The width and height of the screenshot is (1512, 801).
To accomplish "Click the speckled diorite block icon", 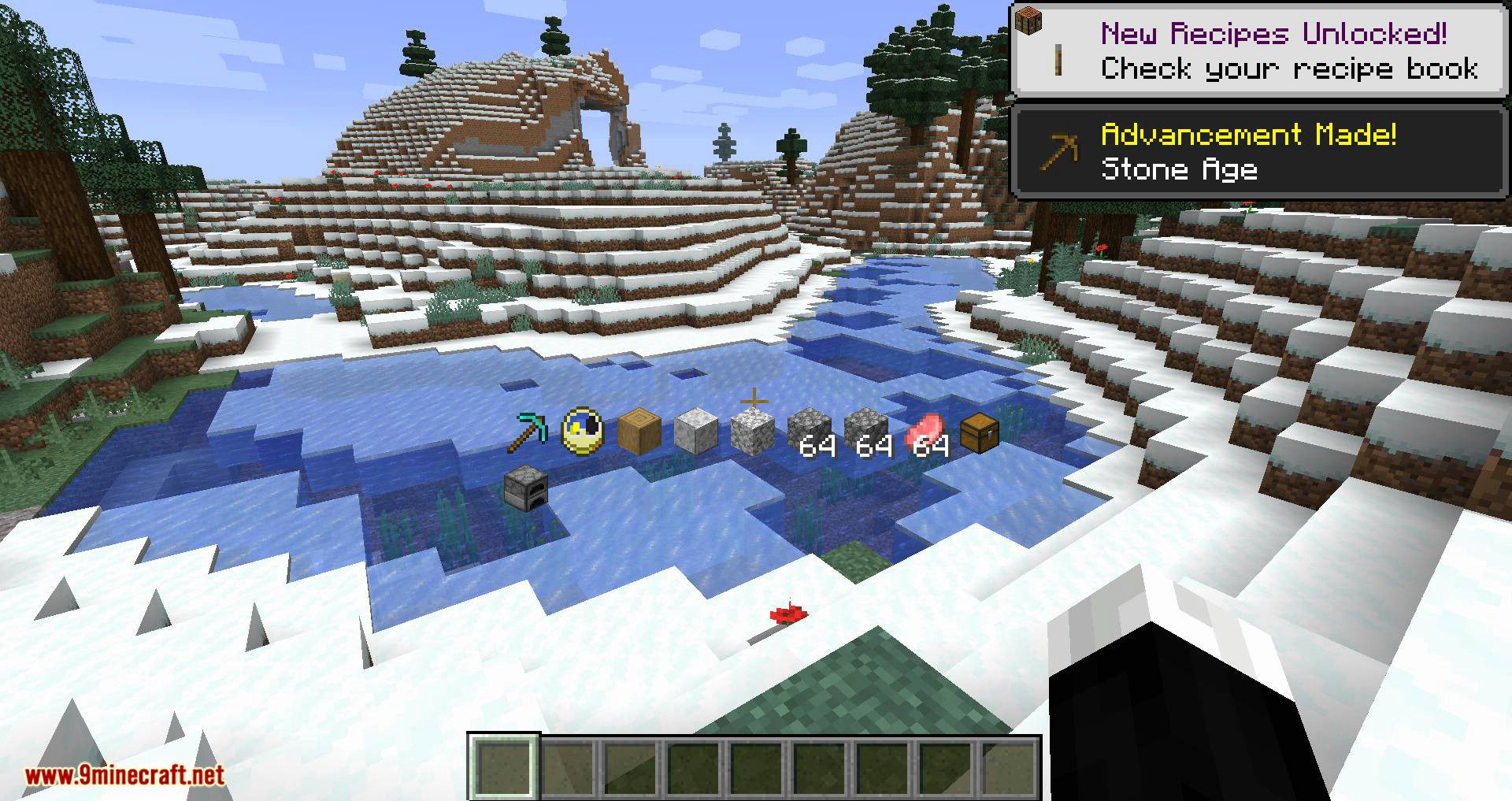I will click(x=752, y=434).
